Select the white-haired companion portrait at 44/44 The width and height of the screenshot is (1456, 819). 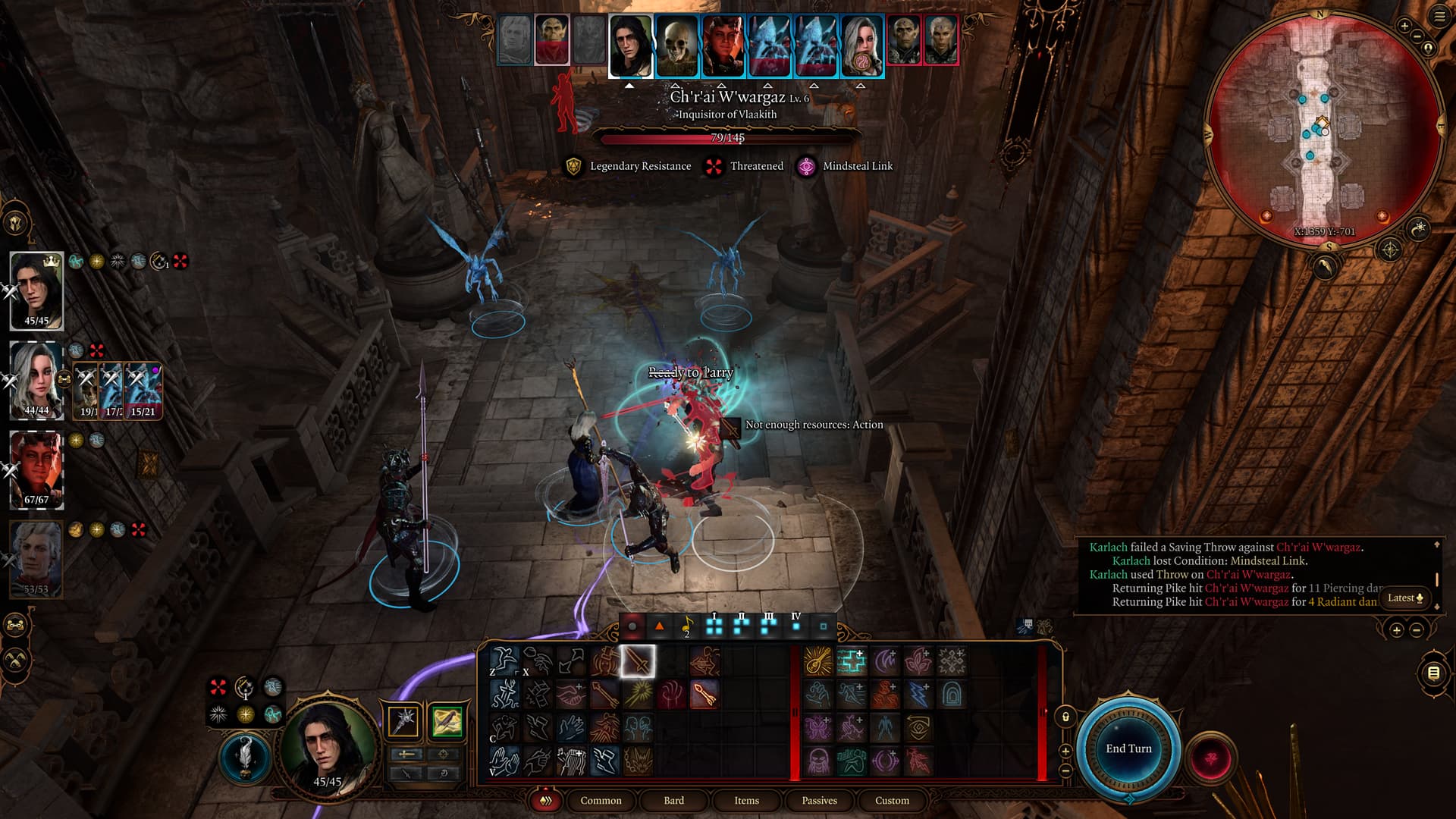pyautogui.click(x=36, y=378)
